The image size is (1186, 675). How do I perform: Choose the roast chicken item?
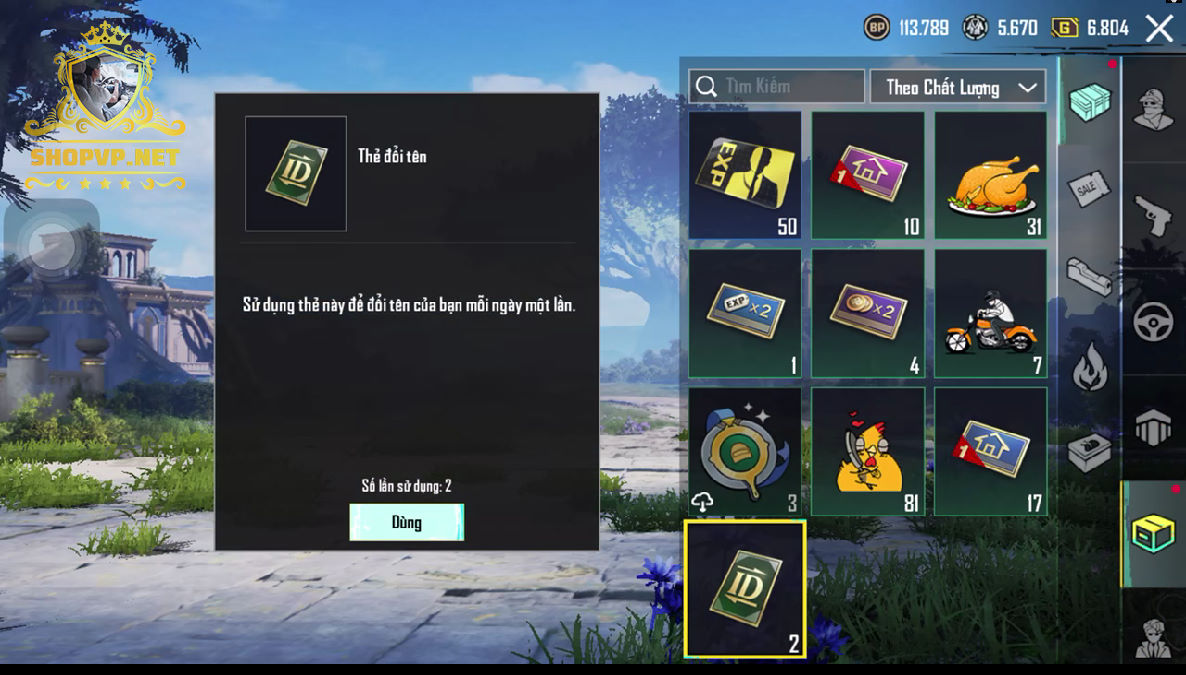991,175
